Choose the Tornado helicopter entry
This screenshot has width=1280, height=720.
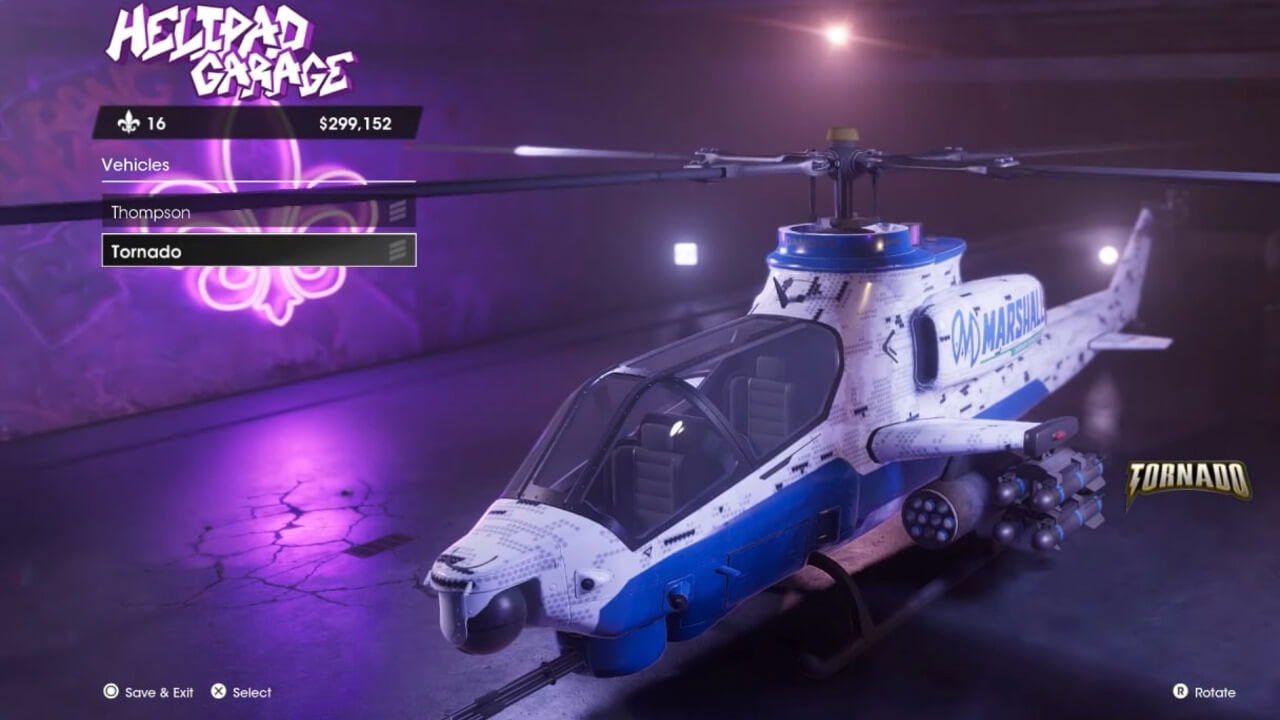pos(257,251)
